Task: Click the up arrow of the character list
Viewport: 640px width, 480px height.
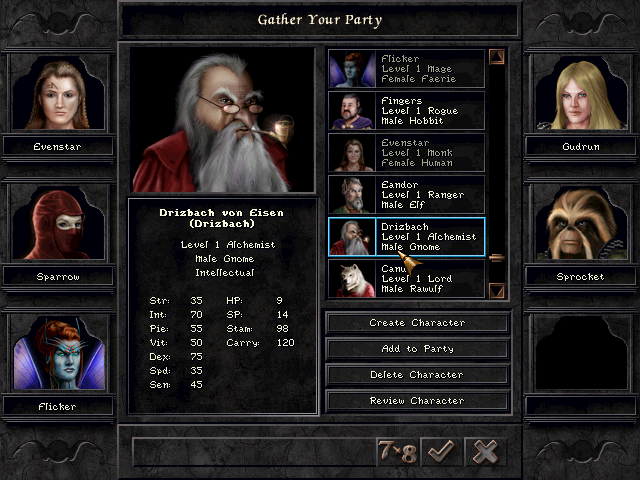Action: pyautogui.click(x=497, y=58)
